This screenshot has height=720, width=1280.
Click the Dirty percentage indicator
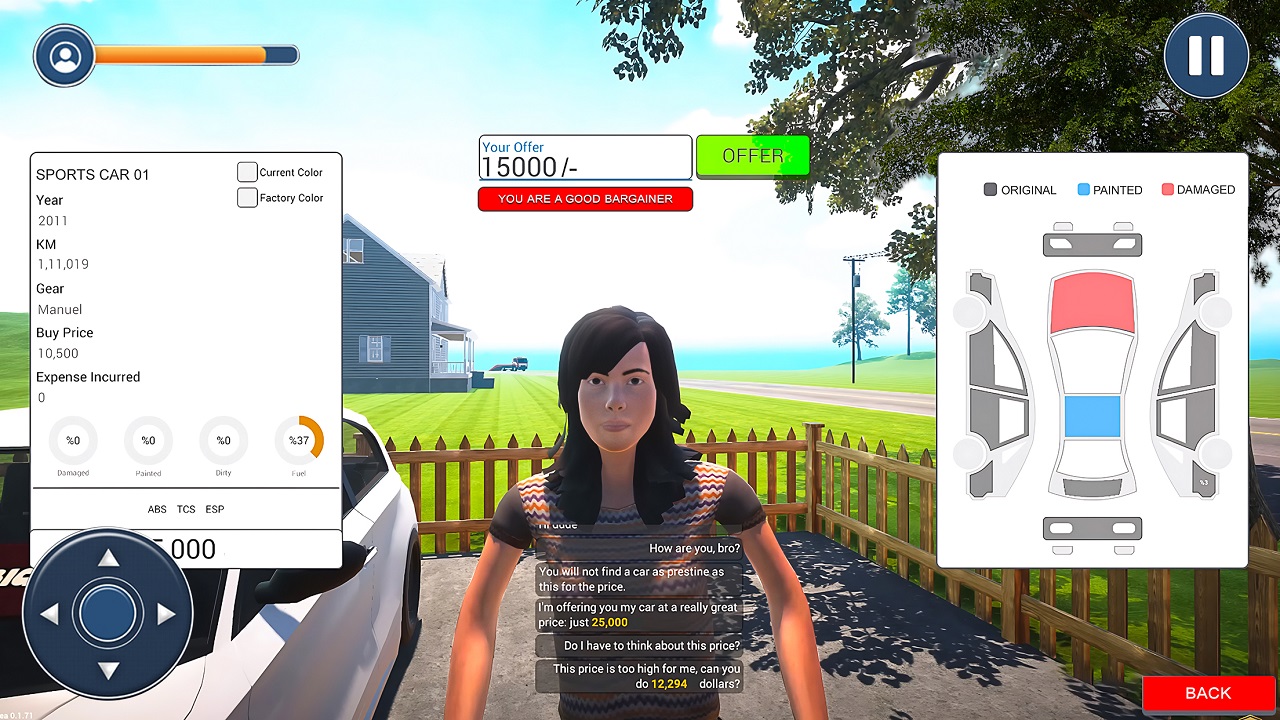(x=223, y=440)
